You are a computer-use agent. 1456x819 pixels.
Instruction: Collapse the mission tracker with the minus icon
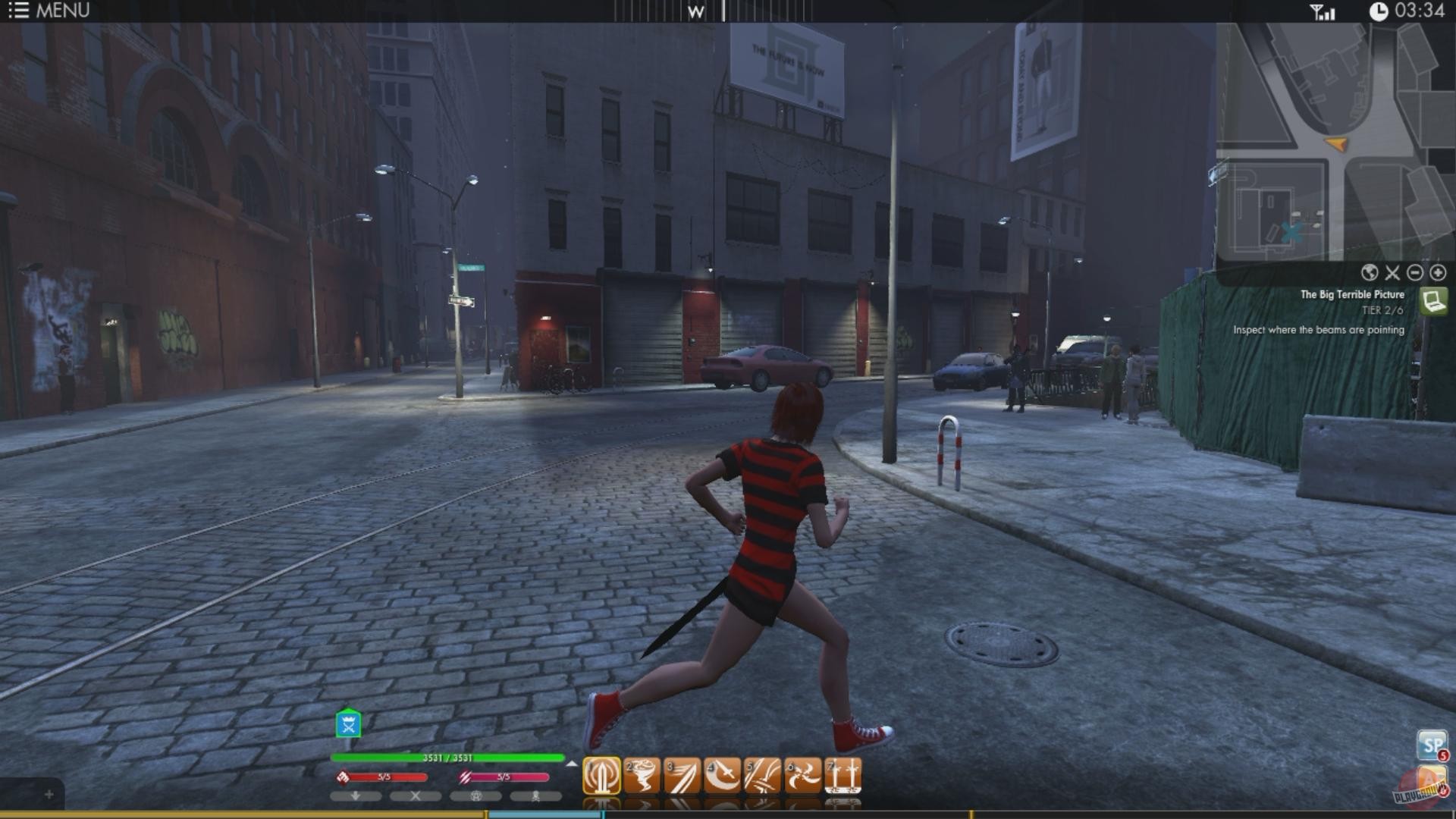tap(1415, 273)
